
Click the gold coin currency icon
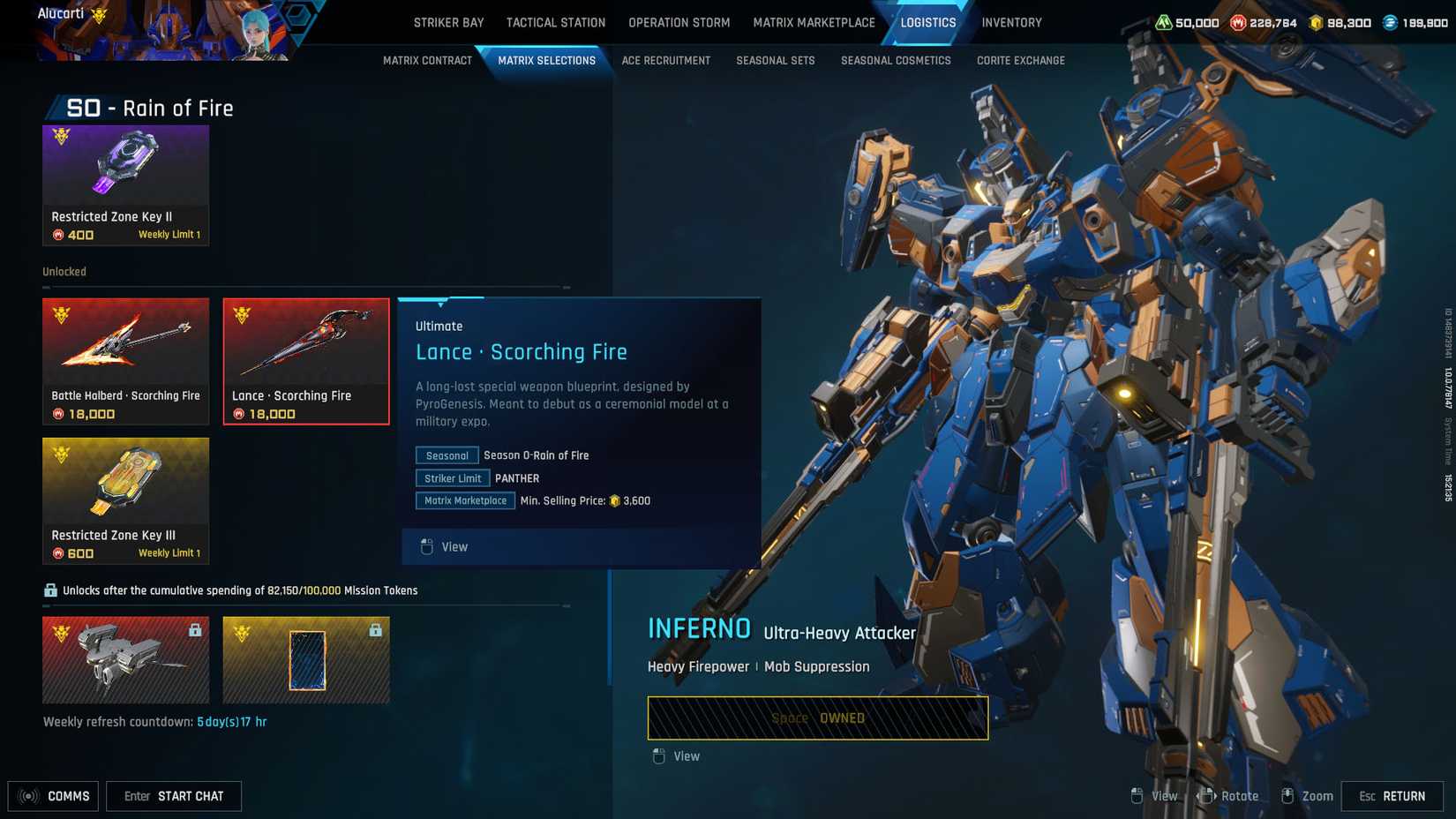point(1315,24)
